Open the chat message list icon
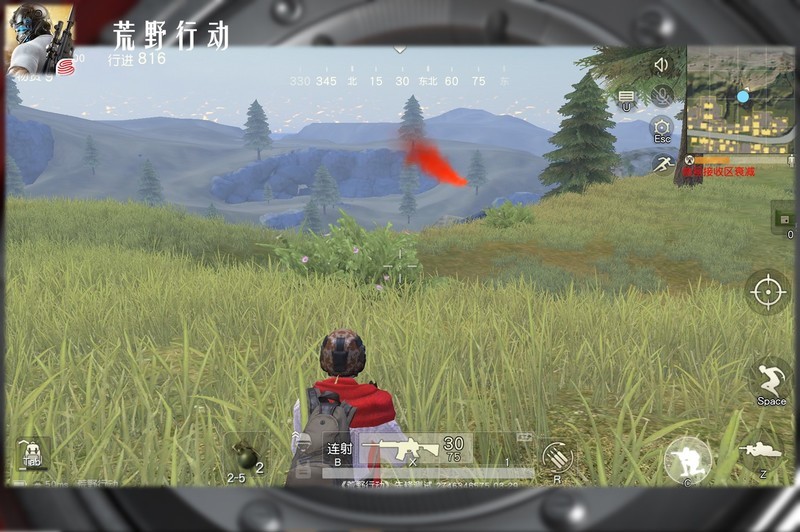Image resolution: width=800 pixels, height=532 pixels. point(626,98)
